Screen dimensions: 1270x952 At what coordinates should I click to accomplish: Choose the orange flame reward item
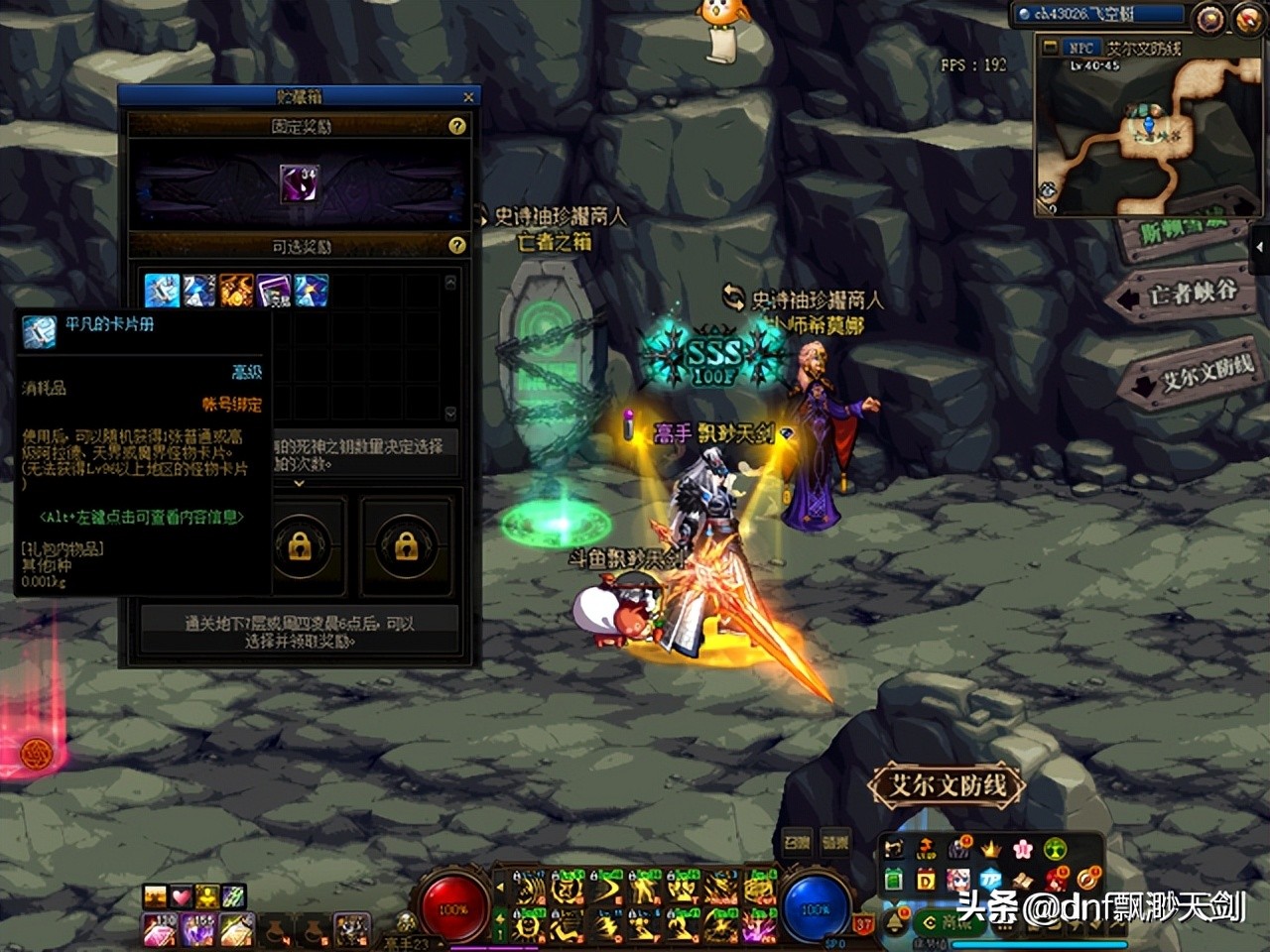[x=236, y=291]
